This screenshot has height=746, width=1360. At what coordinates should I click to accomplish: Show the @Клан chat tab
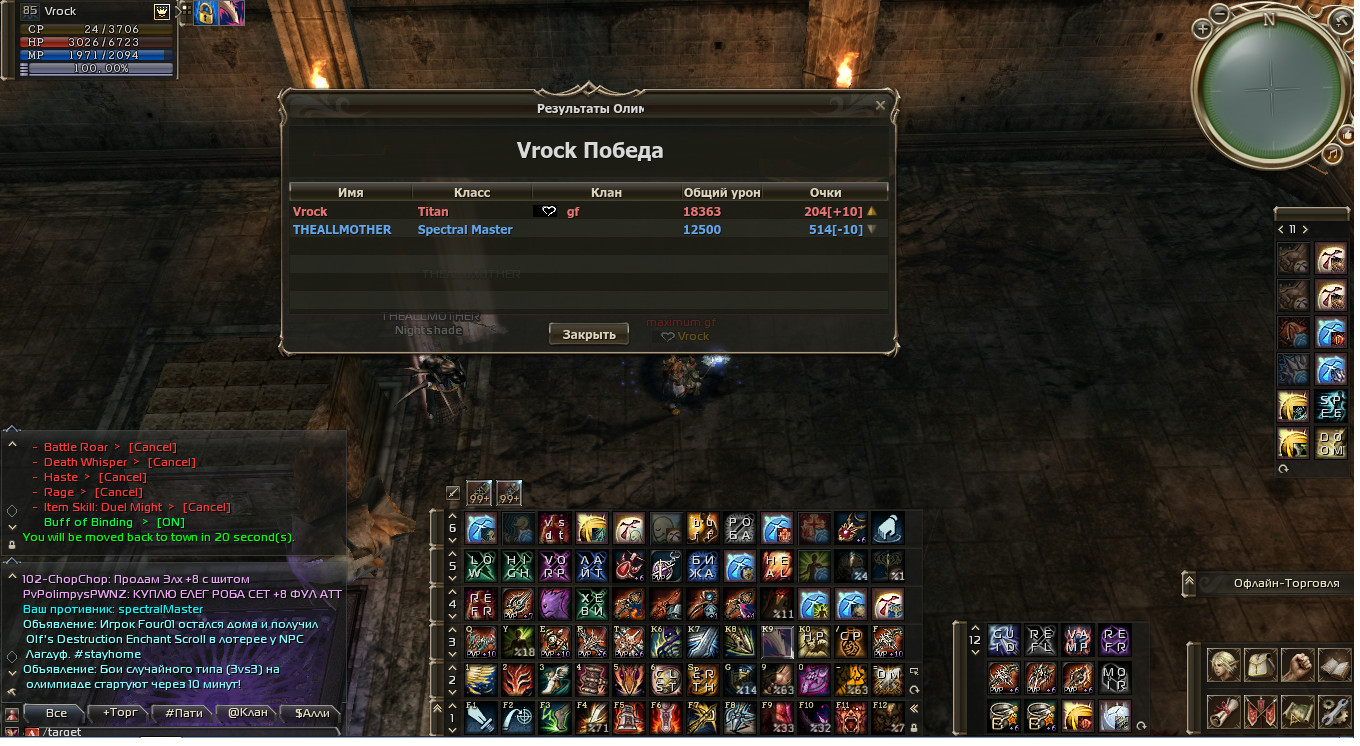(x=247, y=713)
